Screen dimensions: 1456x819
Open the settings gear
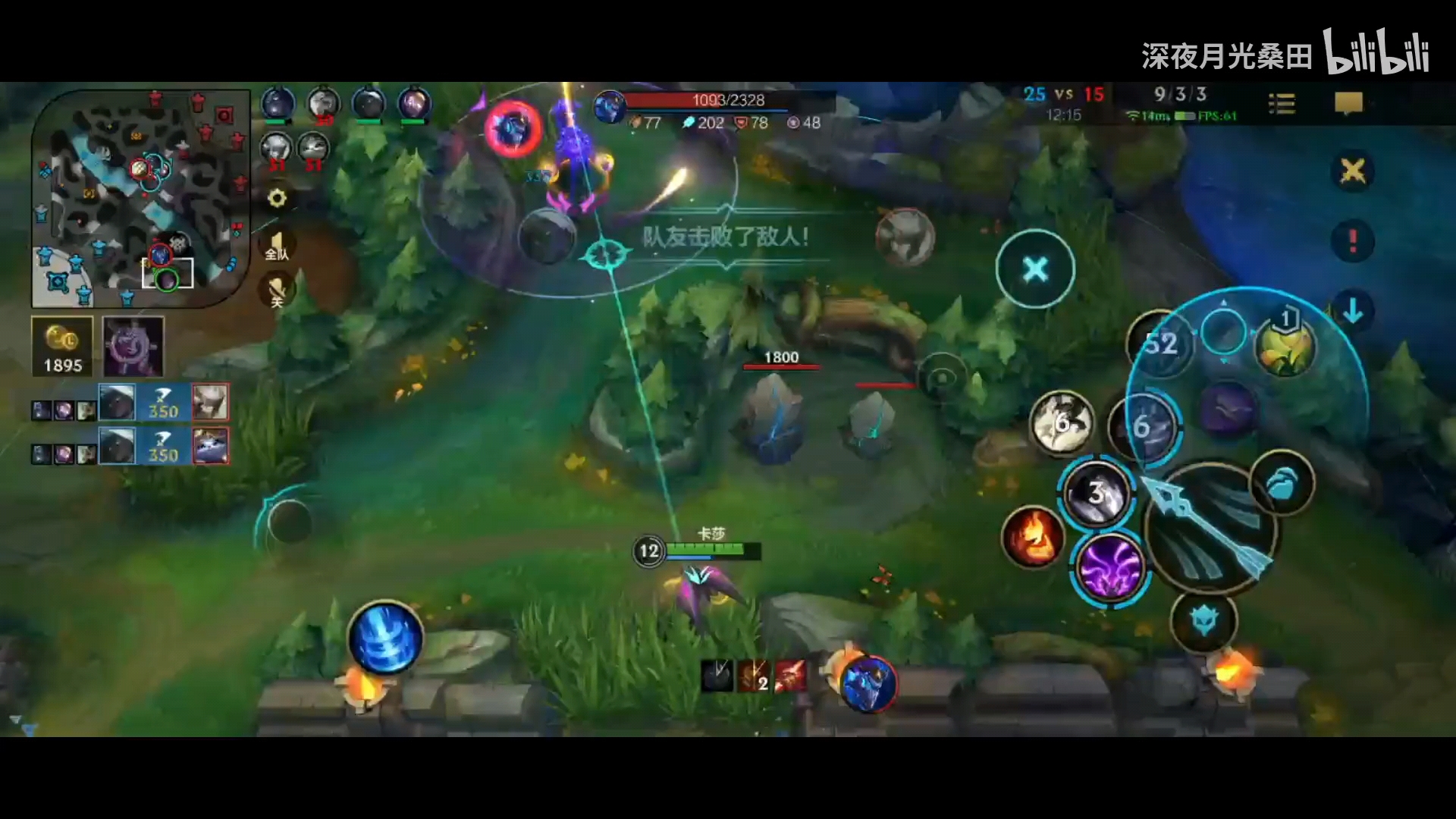coord(278,198)
